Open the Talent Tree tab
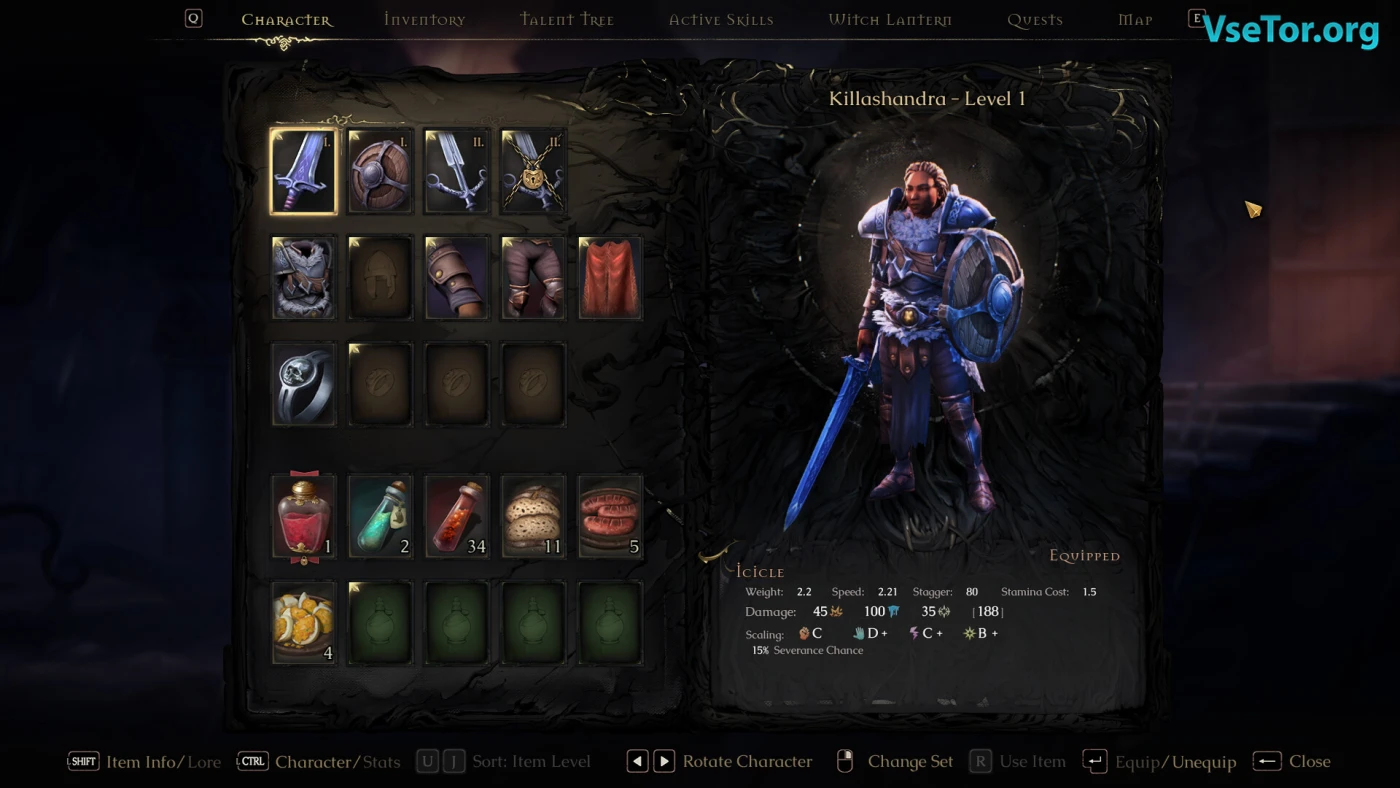The width and height of the screenshot is (1400, 788). tap(567, 20)
